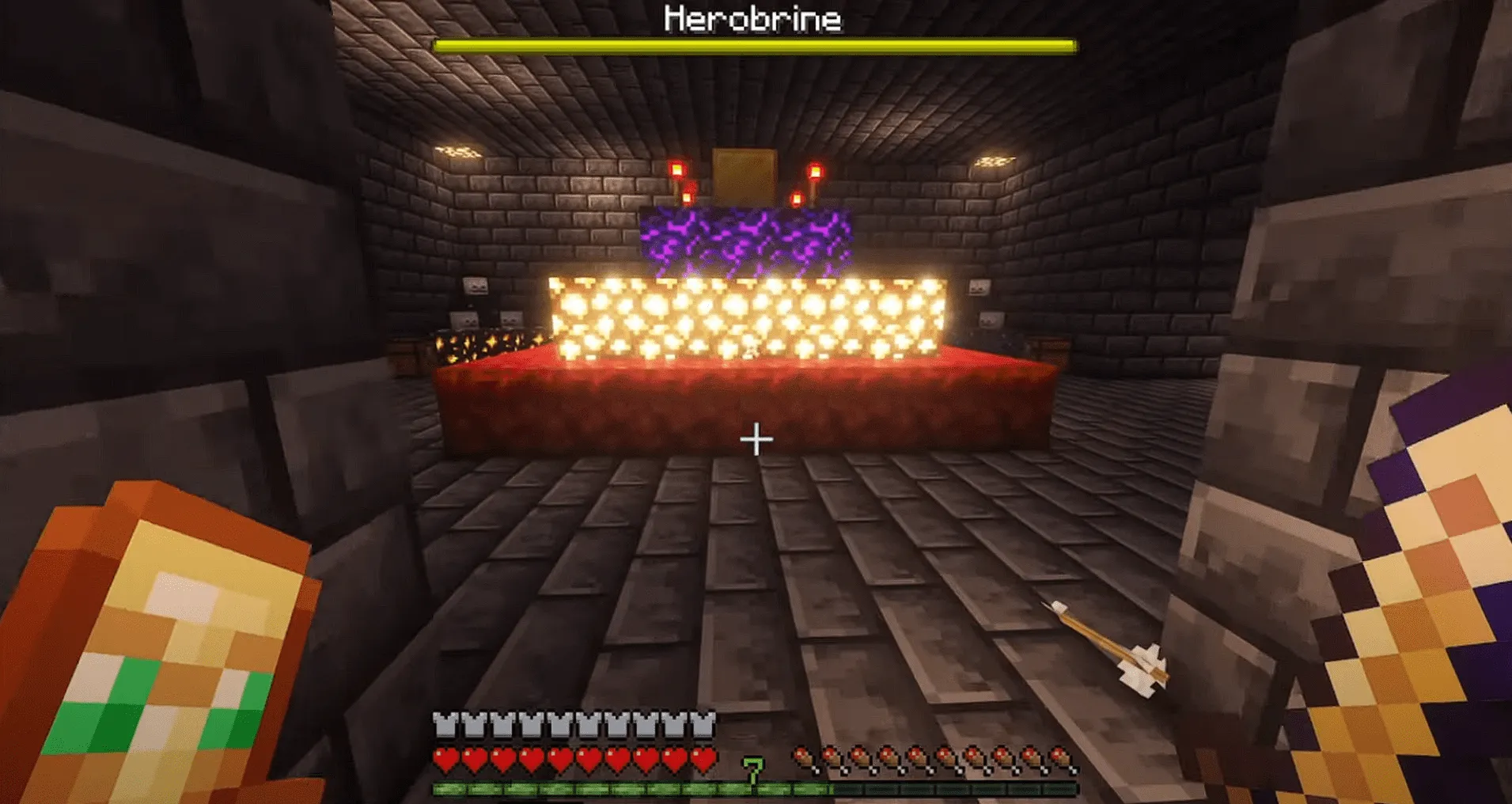Click the Herobrine boss health bar
The height and width of the screenshot is (804, 1512).
pos(756,45)
